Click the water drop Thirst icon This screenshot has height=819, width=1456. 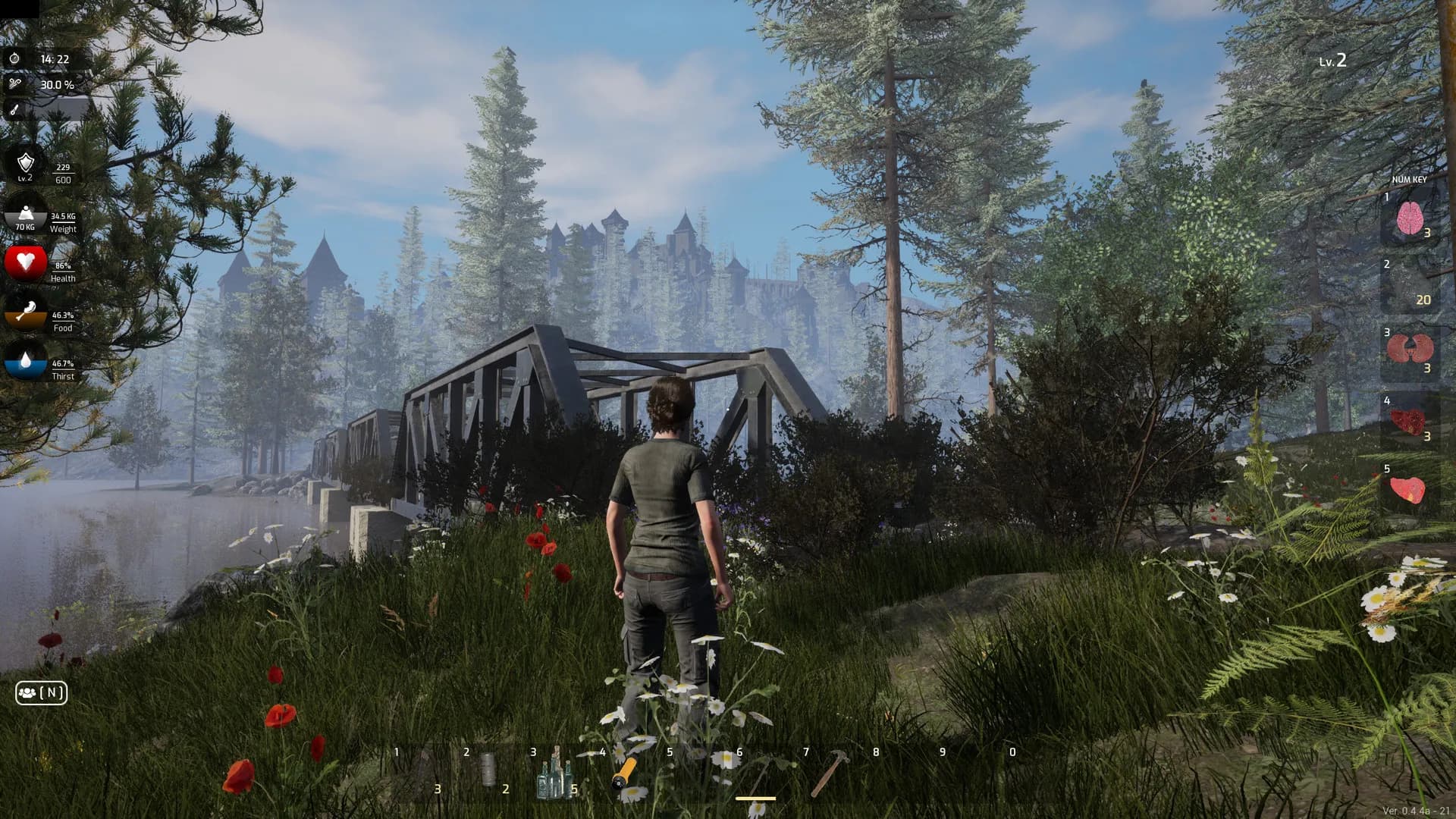(26, 361)
